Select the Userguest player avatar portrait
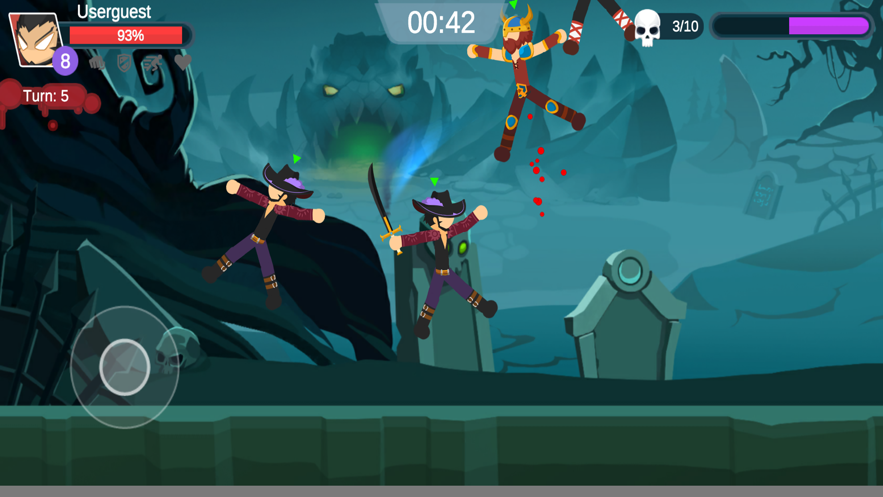 [x=34, y=38]
